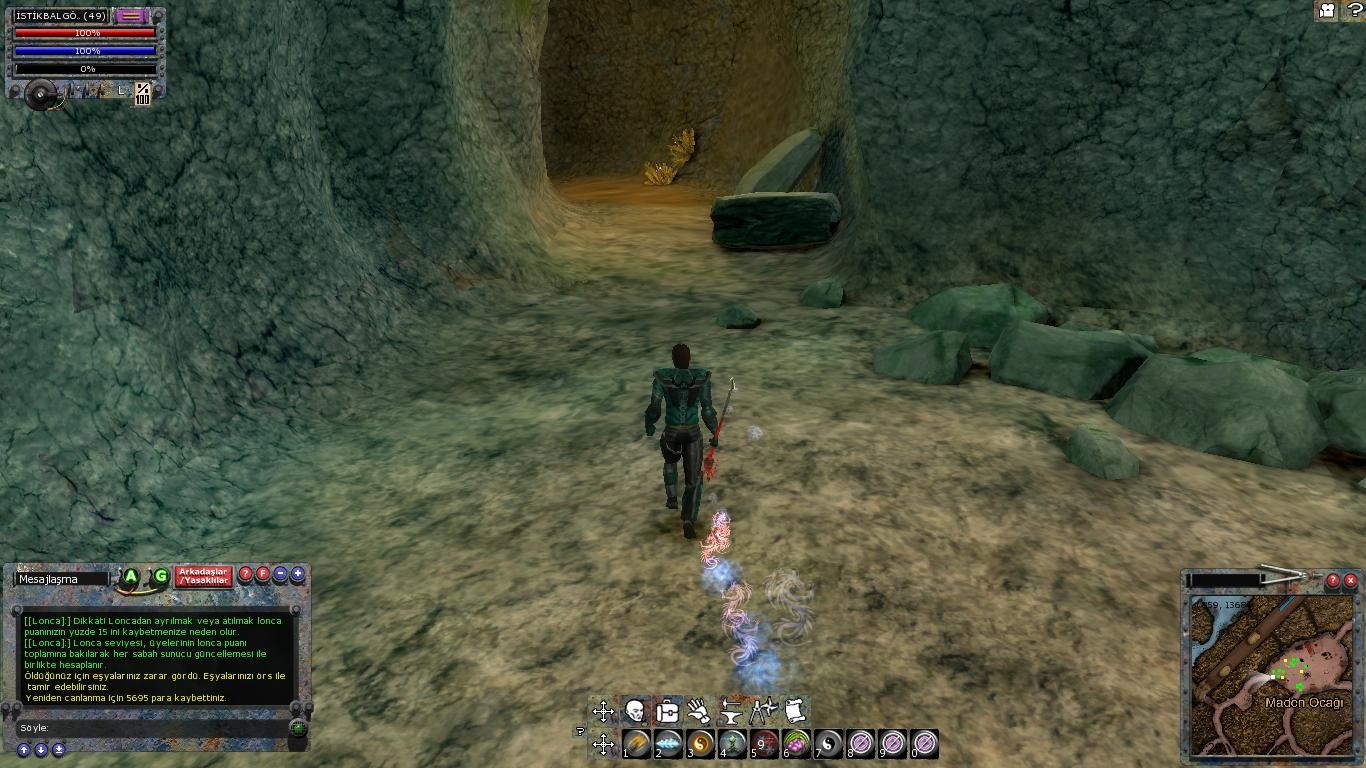Viewport: 1366px width, 768px height.
Task: Select the green G chat channel button
Action: click(x=160, y=576)
